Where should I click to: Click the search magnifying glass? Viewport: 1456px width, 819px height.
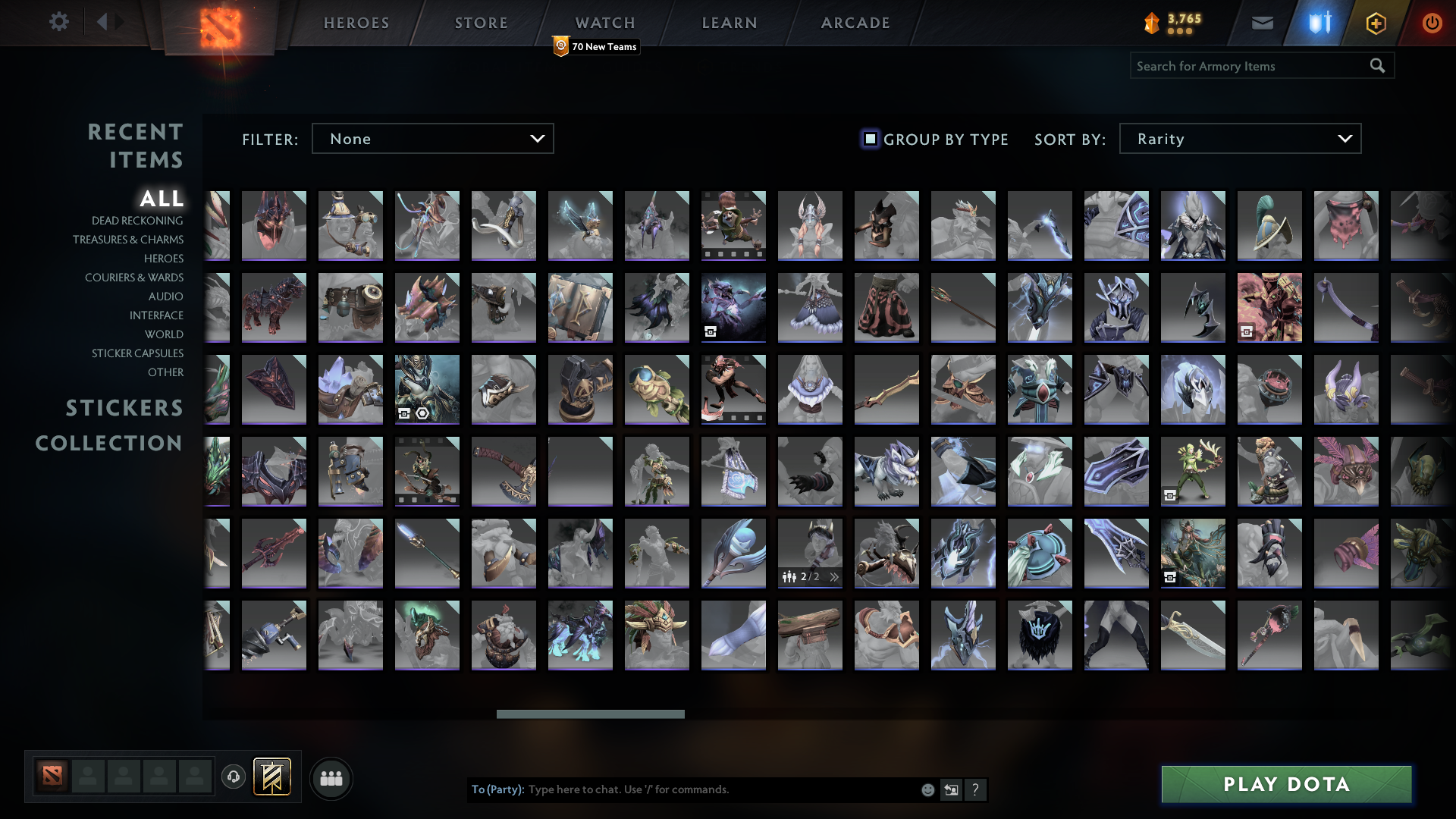pyautogui.click(x=1377, y=66)
